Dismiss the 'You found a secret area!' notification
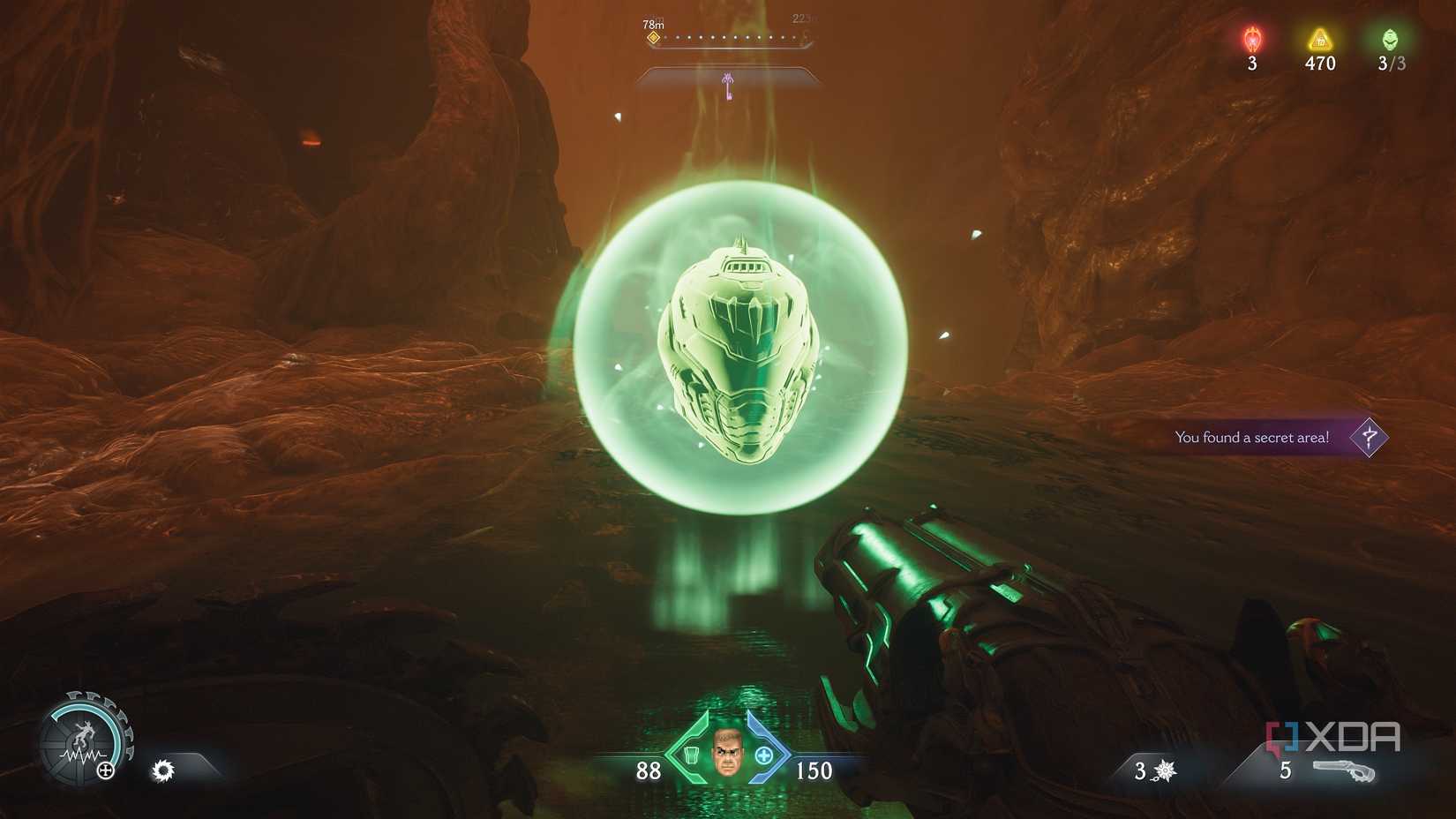The height and width of the screenshot is (819, 1456). pos(1251,436)
